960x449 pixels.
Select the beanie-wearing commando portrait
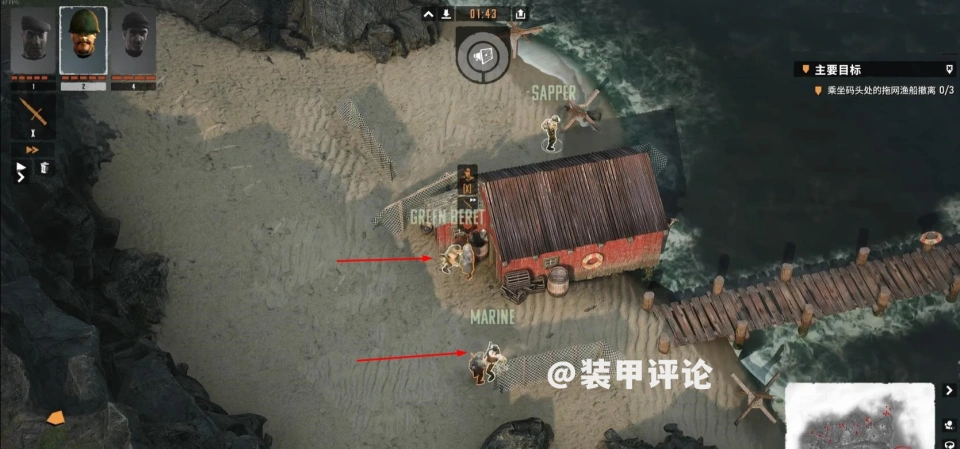coord(134,42)
